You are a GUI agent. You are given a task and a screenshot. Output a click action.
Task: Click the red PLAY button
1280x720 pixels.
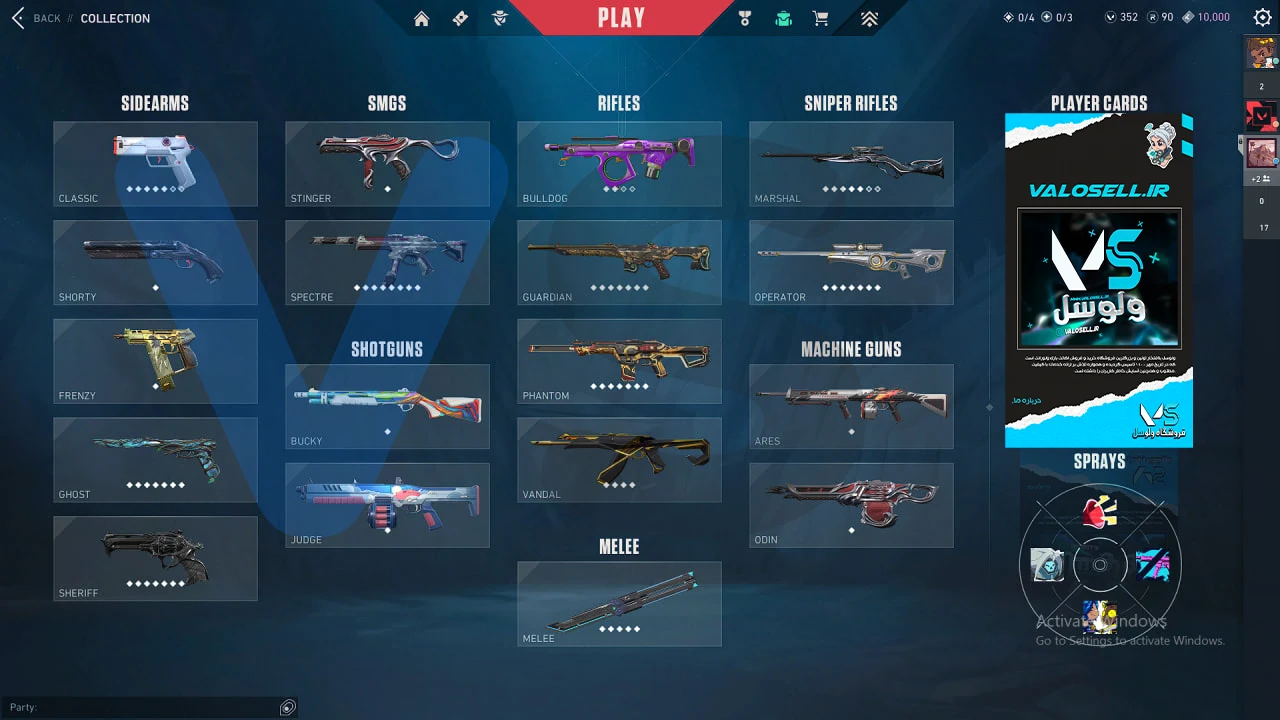620,17
